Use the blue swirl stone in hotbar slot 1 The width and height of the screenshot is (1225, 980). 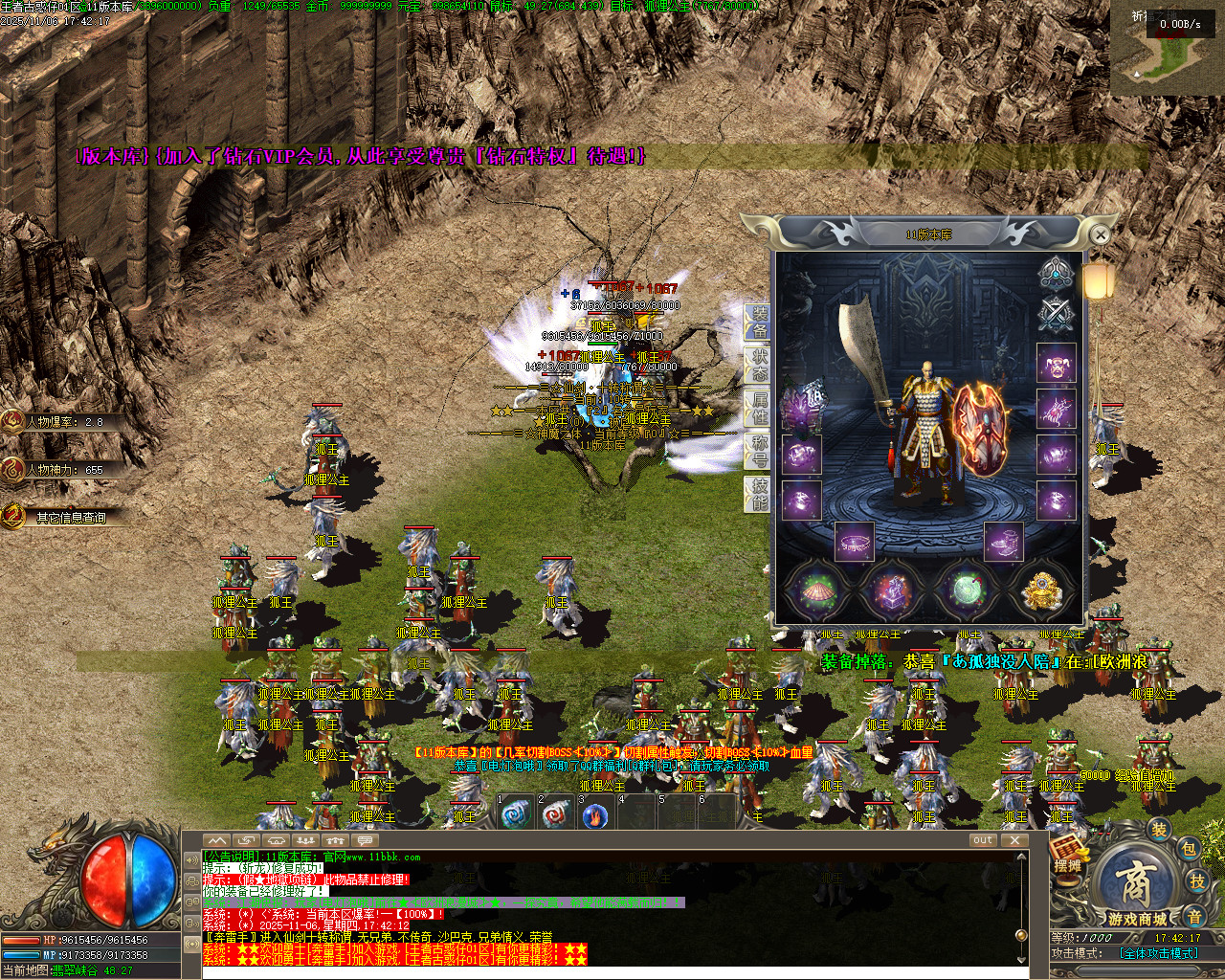point(517,815)
